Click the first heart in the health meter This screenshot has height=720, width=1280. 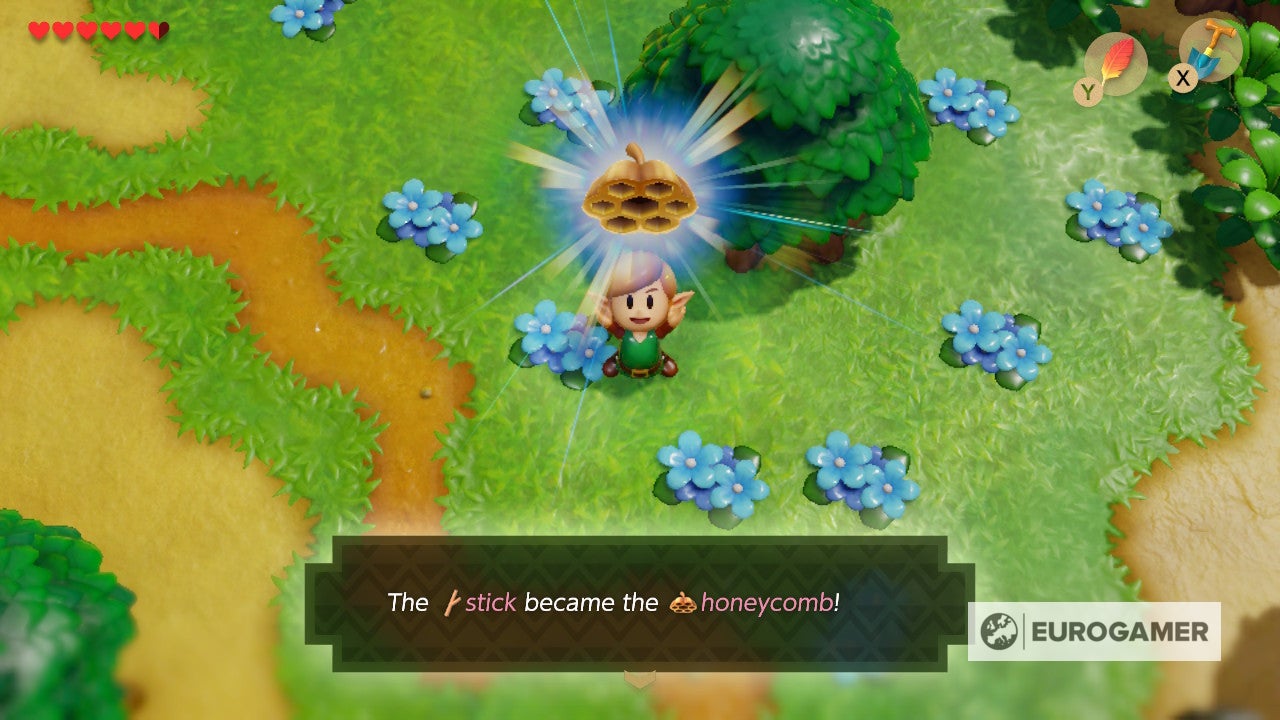(38, 30)
